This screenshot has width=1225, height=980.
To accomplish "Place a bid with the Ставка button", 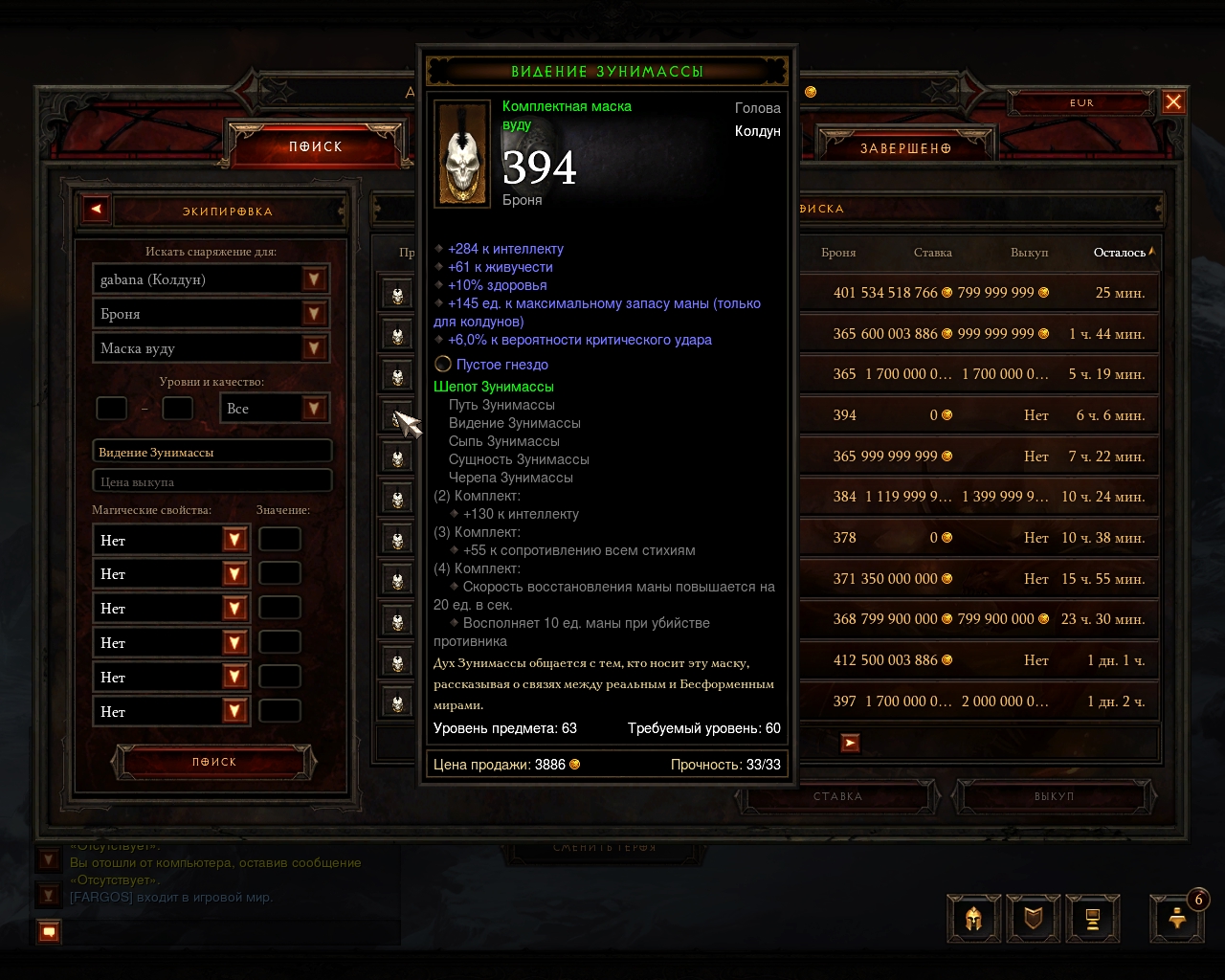I will pos(838,796).
